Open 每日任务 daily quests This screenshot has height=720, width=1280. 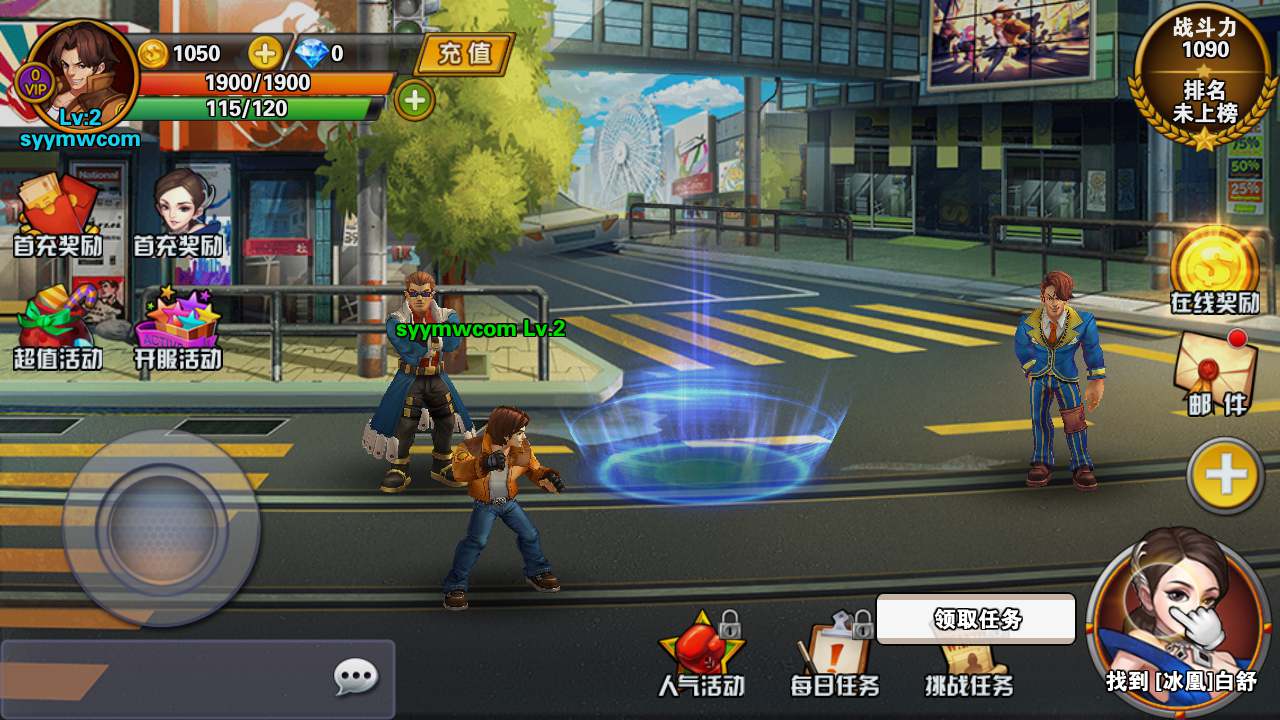[x=835, y=655]
